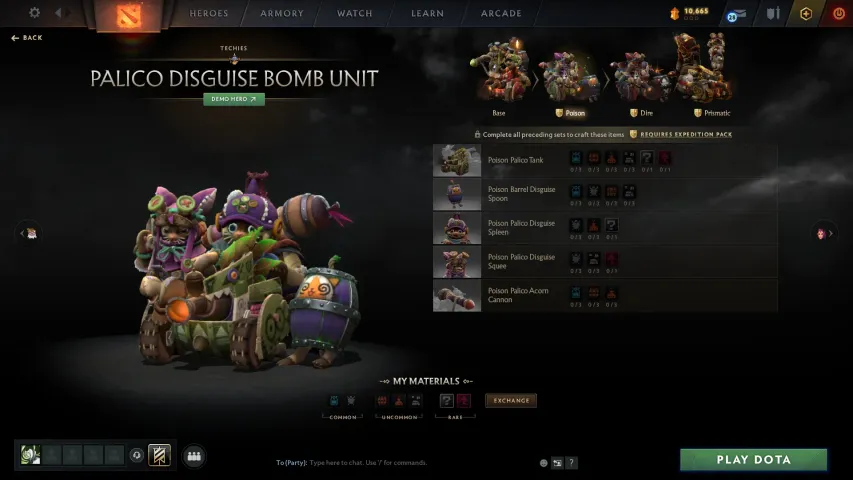Open the Armory menu
This screenshot has height=480, width=853.
282,14
